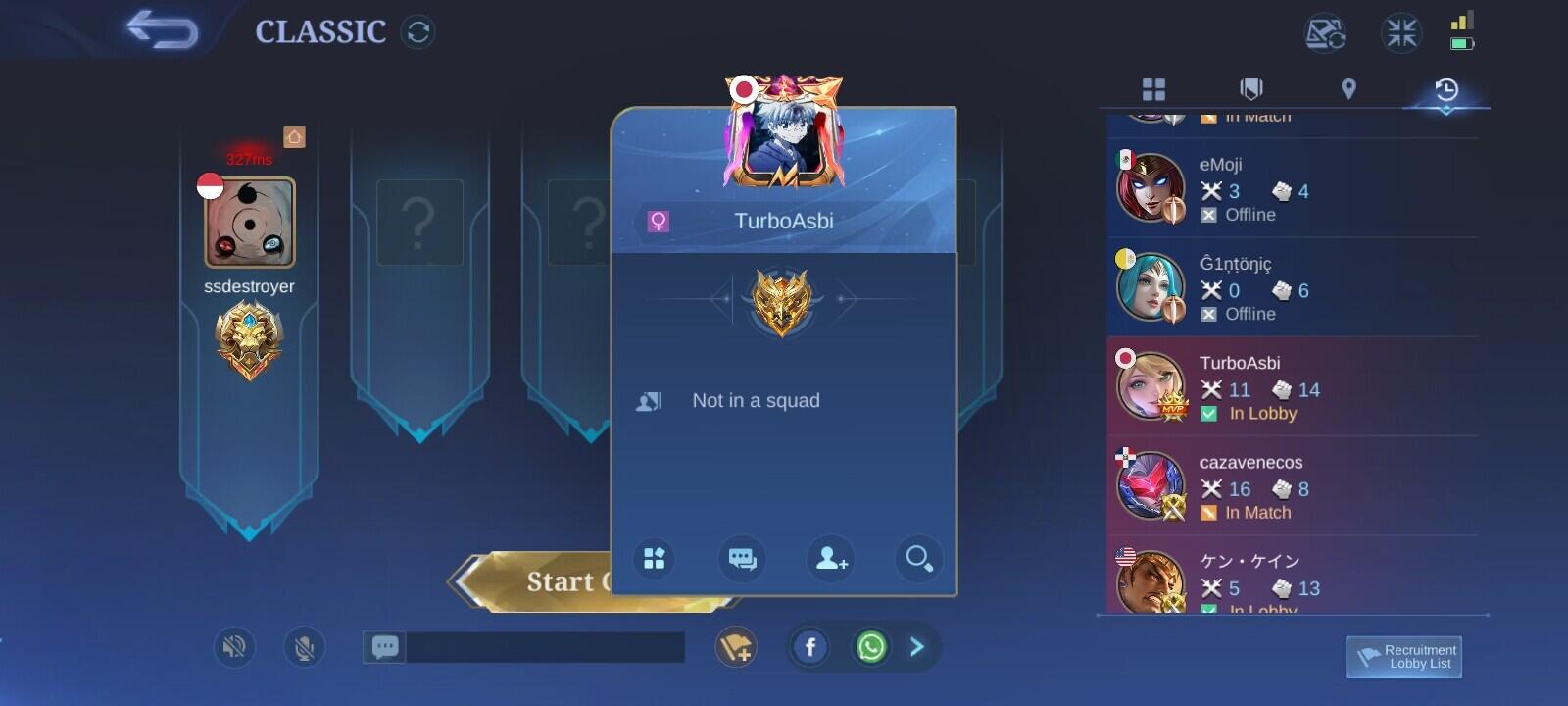View TurboAsbi's profile with magnifier icon
The height and width of the screenshot is (706, 1568).
coord(918,559)
